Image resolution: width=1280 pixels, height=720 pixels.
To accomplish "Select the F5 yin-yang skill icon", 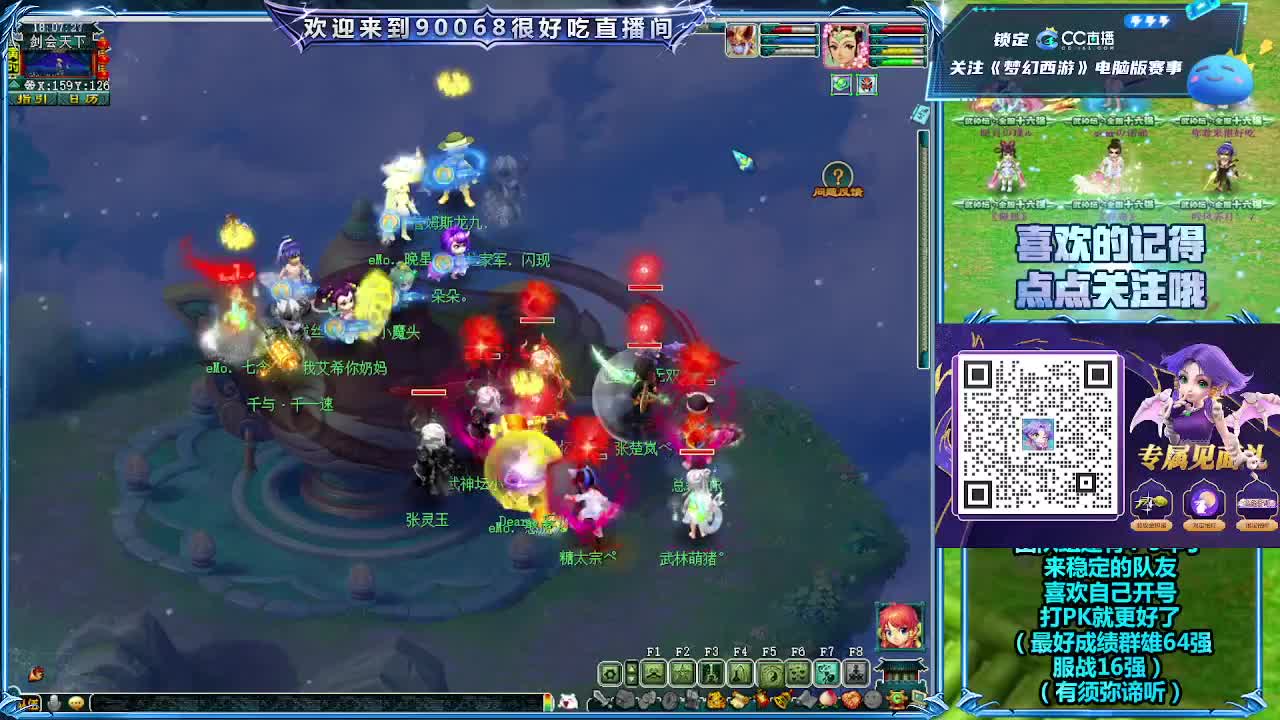I will click(770, 676).
